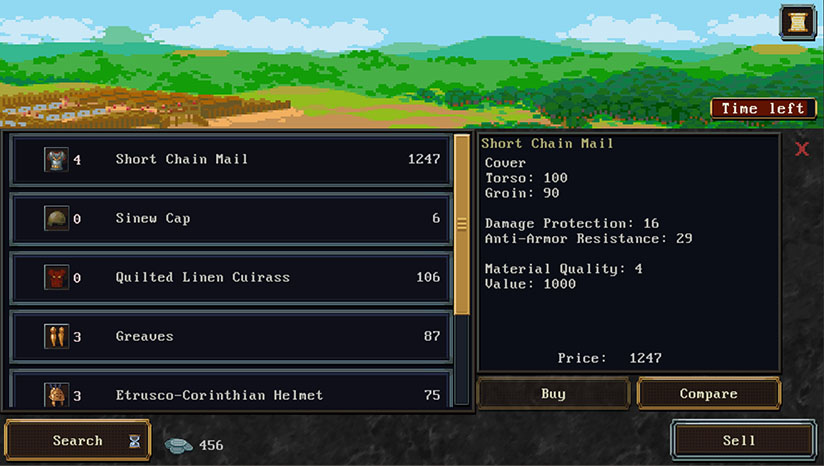Select the Quilted Linen Cuirass entry
824x466 pixels.
tap(230, 277)
